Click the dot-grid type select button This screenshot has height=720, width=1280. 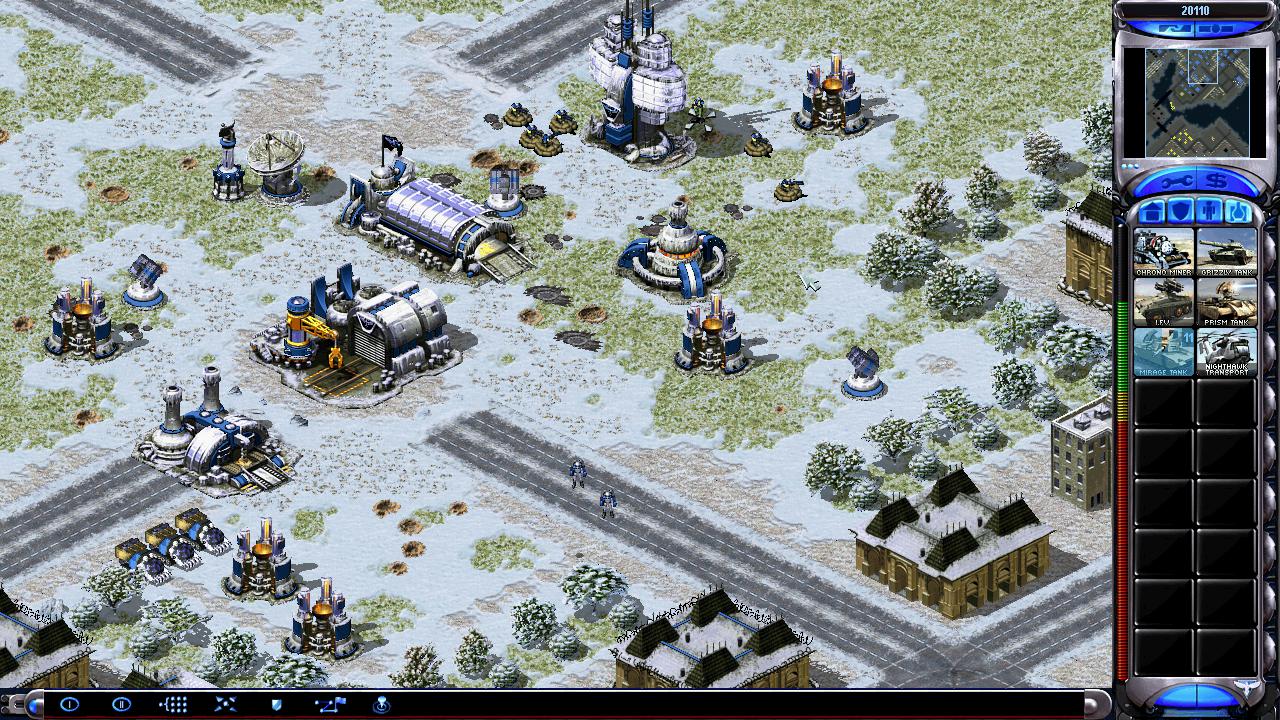tap(173, 704)
